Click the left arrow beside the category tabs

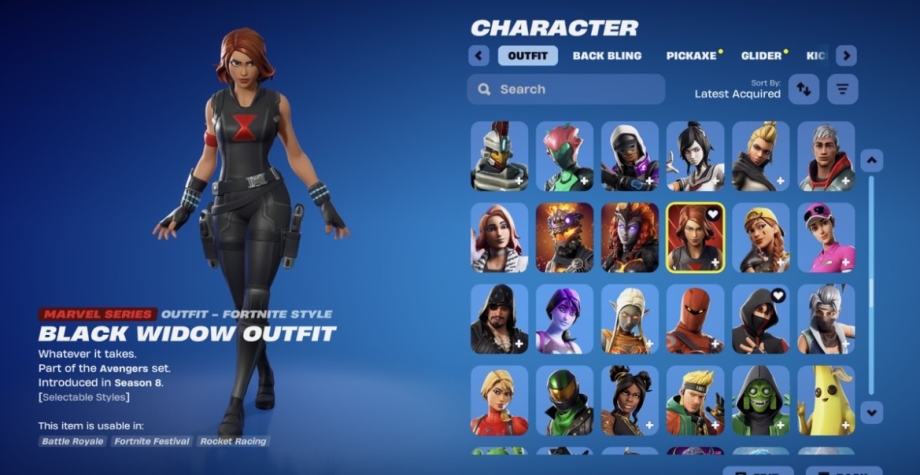coord(479,56)
